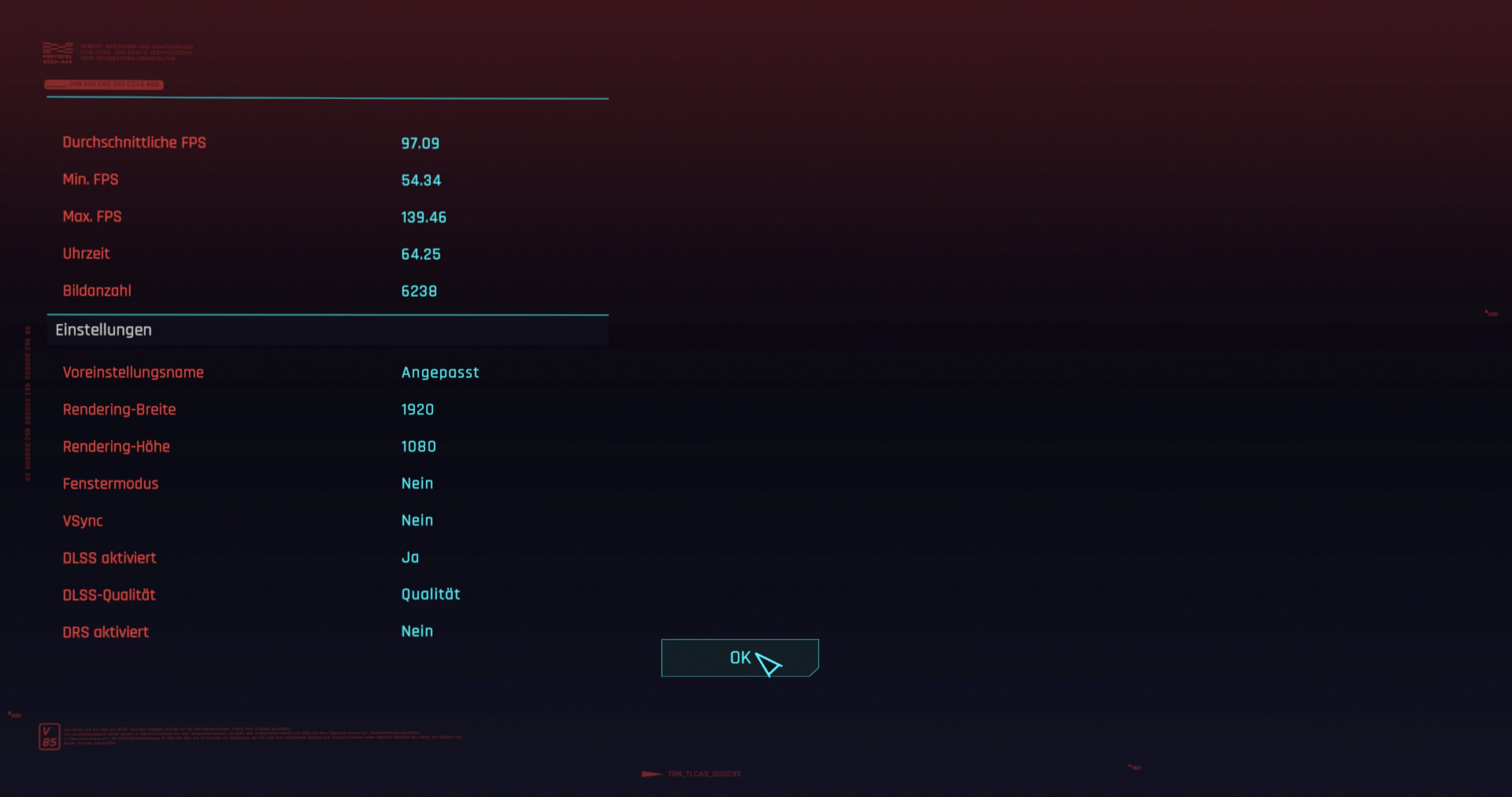Click the Min. FPS label
Viewport: 1512px width, 797px height.
[91, 179]
